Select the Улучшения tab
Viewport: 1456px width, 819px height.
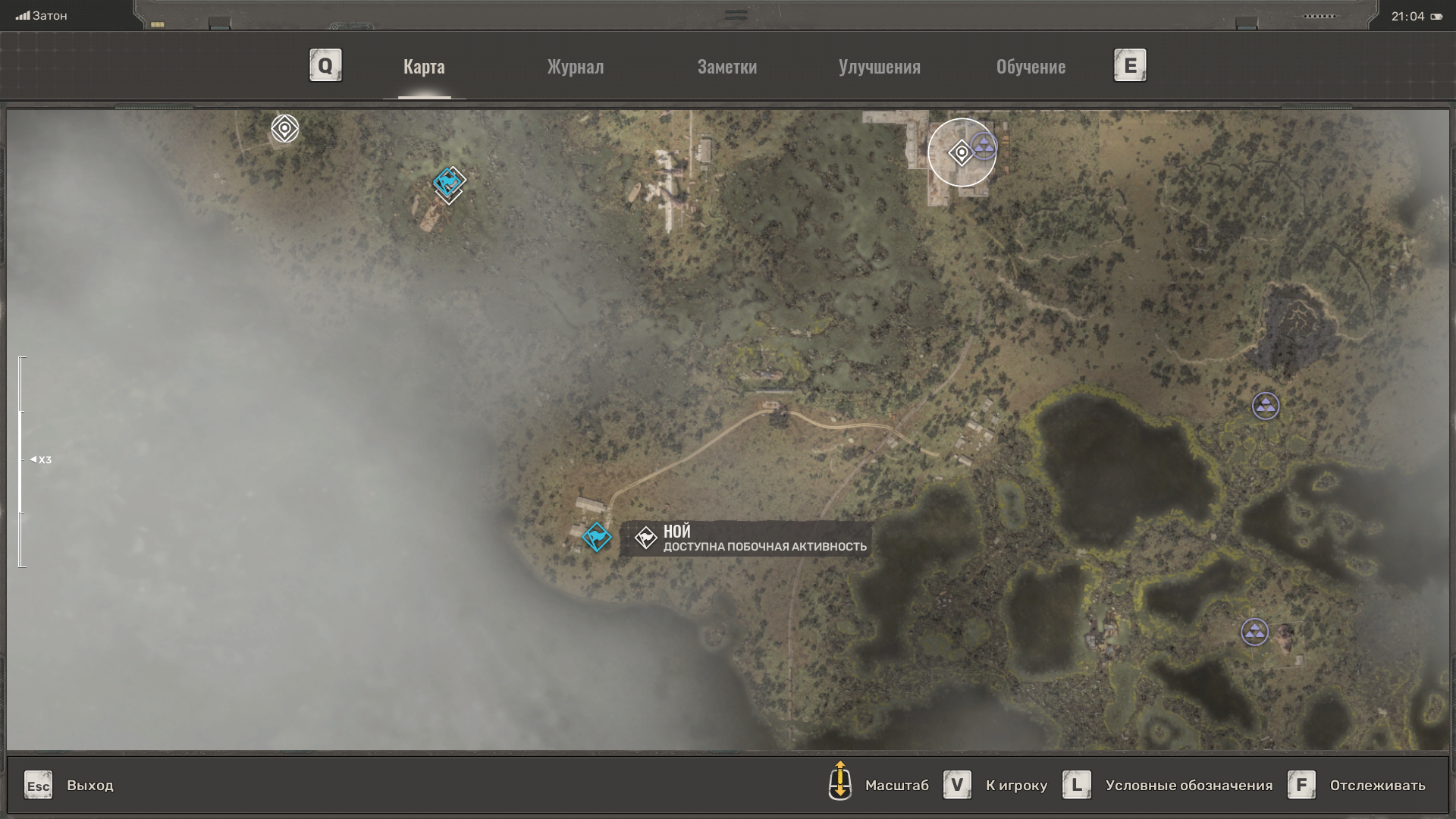879,67
